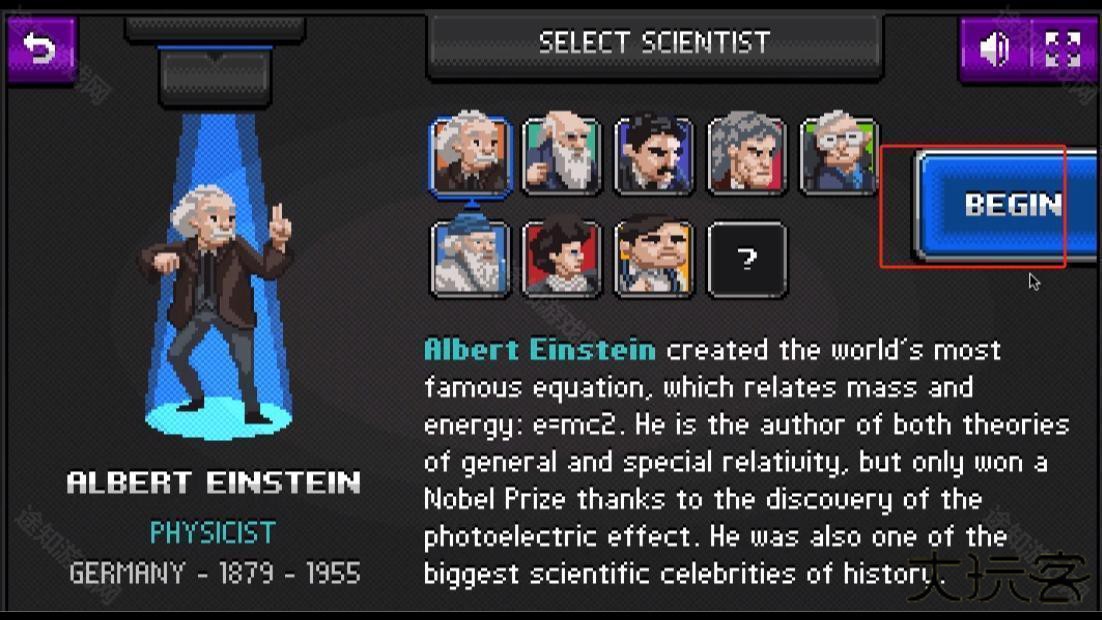Toggle sound with the speaker icon
Viewport: 1102px width, 620px height.
[x=994, y=49]
